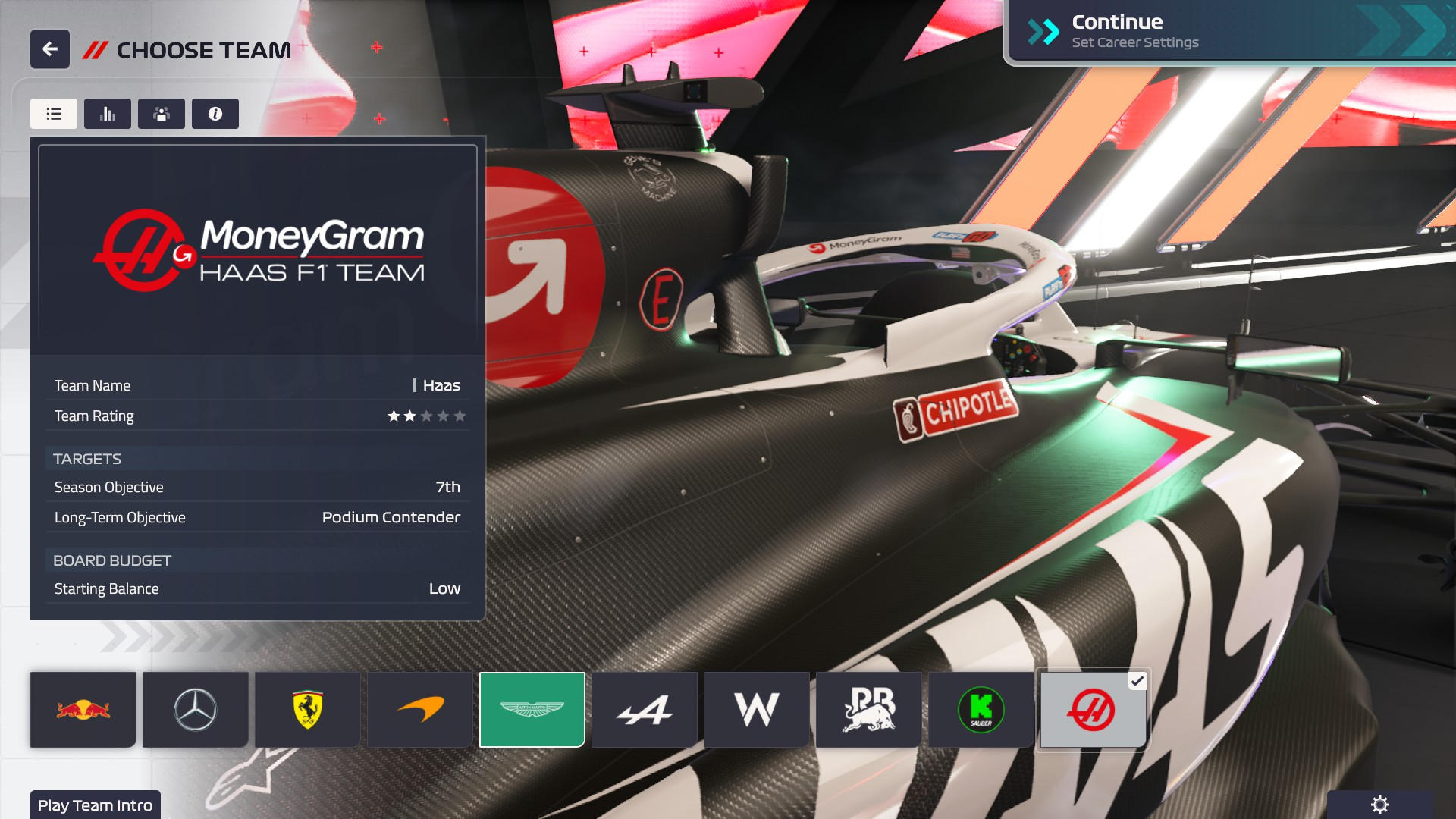Play Team Intro video
The height and width of the screenshot is (819, 1456).
coord(96,805)
